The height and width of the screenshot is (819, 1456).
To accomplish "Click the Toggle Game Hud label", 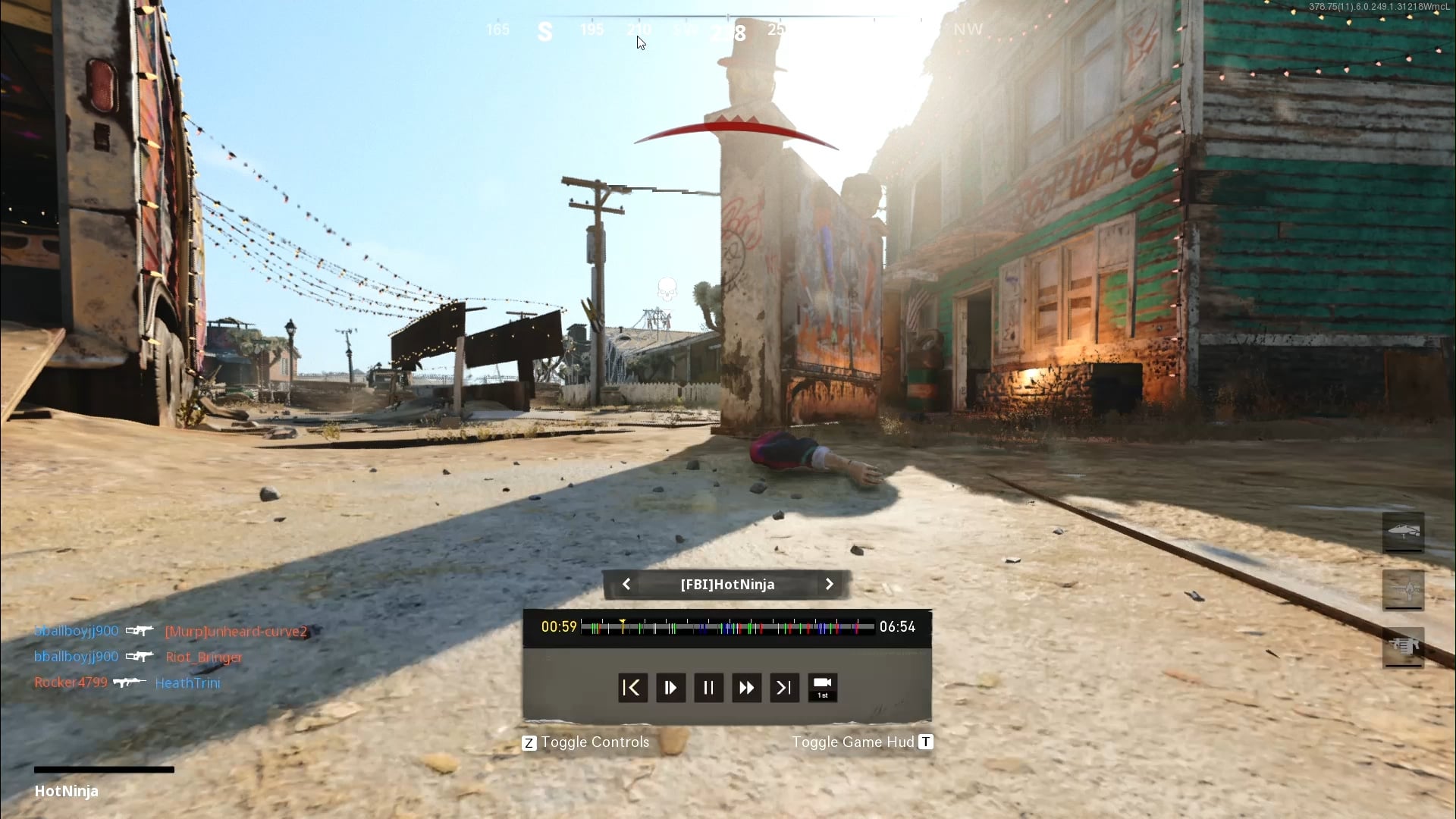I will [x=853, y=742].
